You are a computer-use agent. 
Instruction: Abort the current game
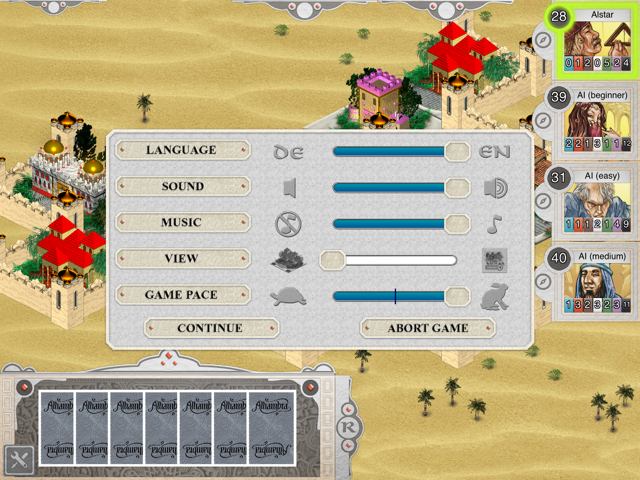click(428, 328)
